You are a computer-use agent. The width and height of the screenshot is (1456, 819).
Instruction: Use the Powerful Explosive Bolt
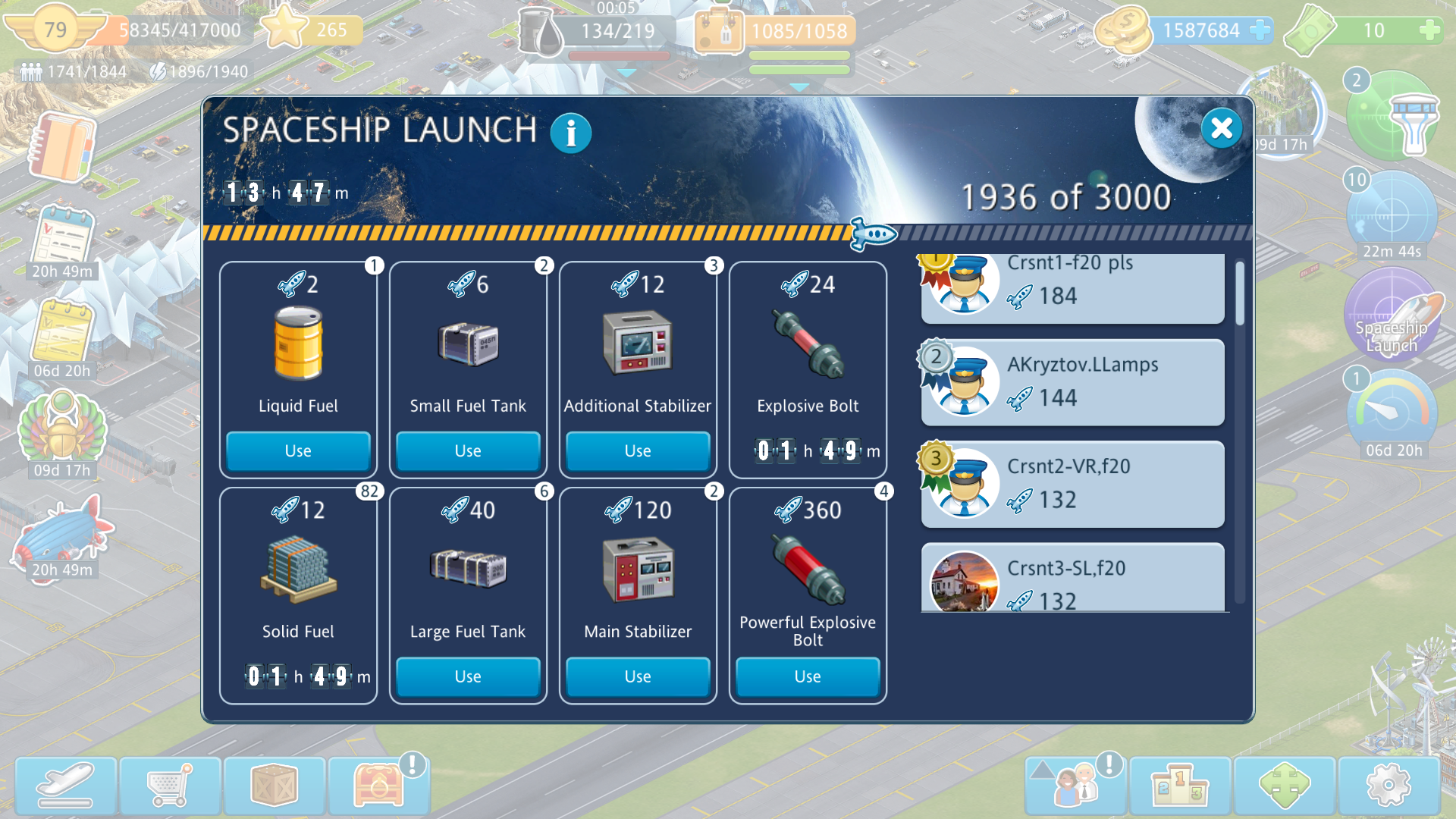click(x=808, y=676)
